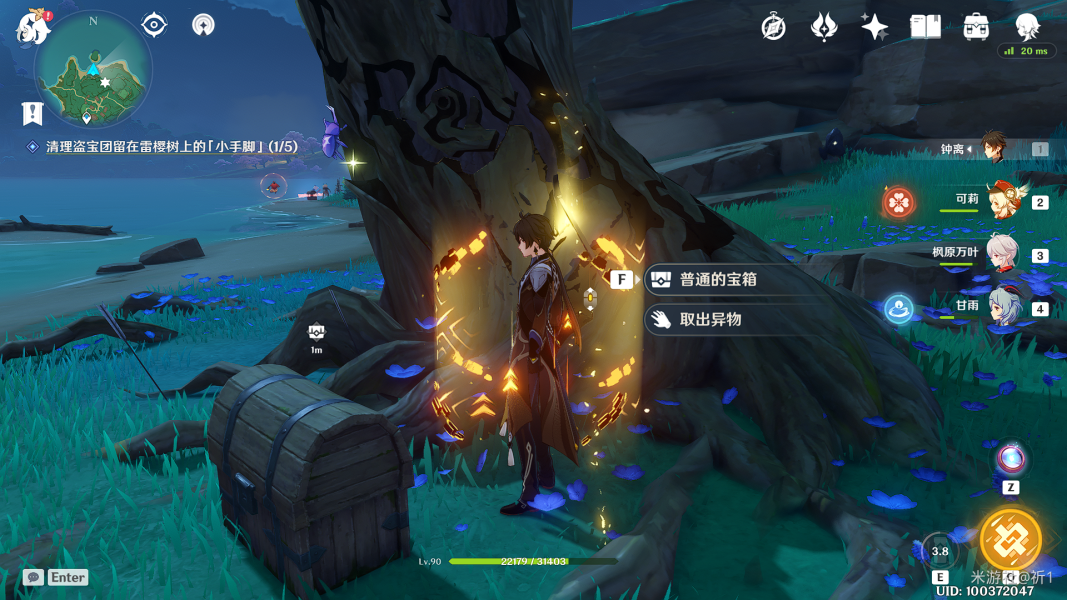
Task: Open the minimap
Action: click(93, 69)
